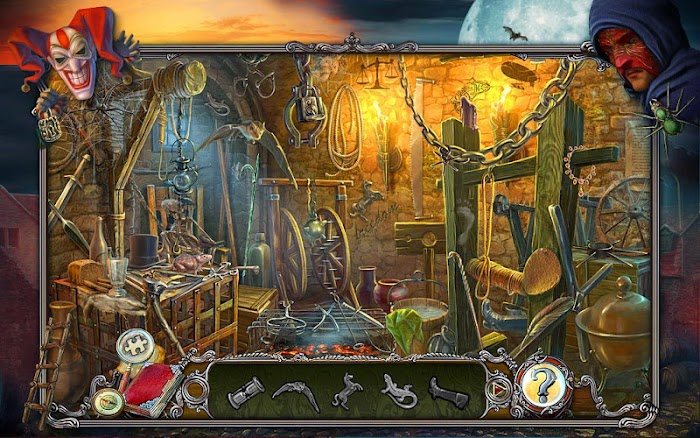This screenshot has width=700, height=438.
Task: Select the horse silhouette item
Action: pyautogui.click(x=349, y=389)
